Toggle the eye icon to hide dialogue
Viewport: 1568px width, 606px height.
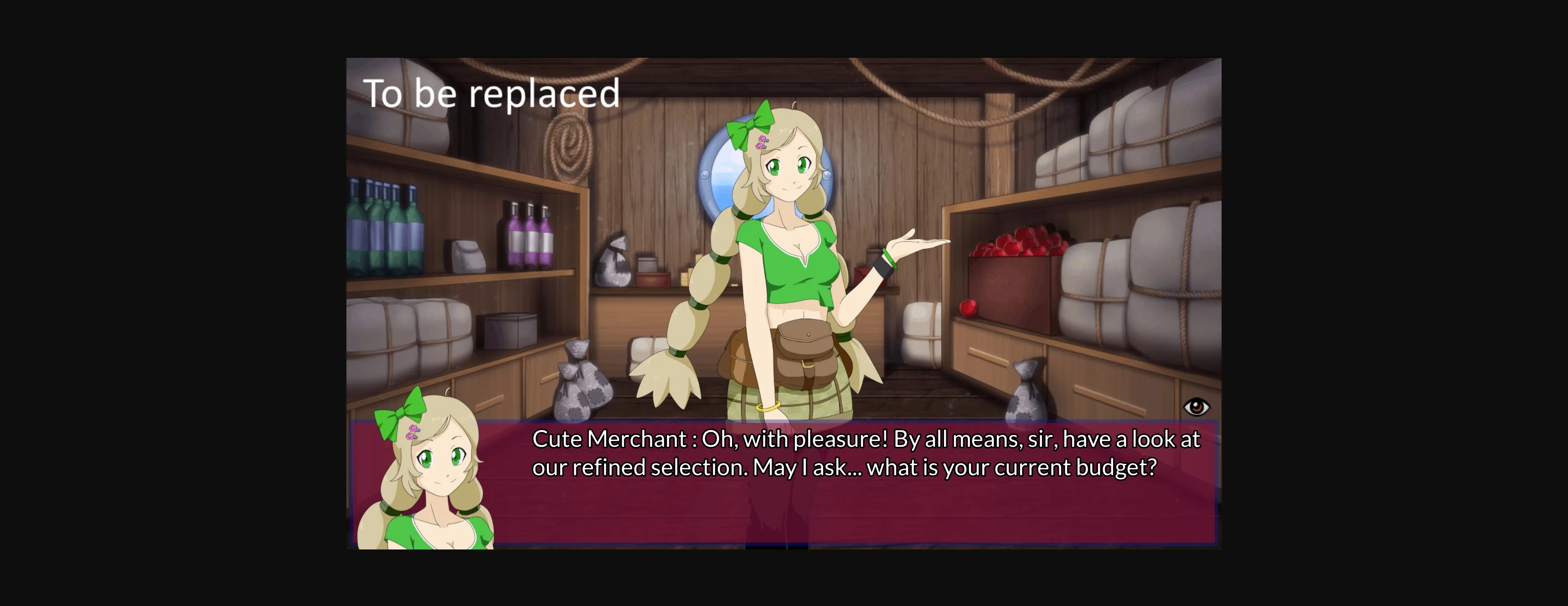pos(1196,407)
